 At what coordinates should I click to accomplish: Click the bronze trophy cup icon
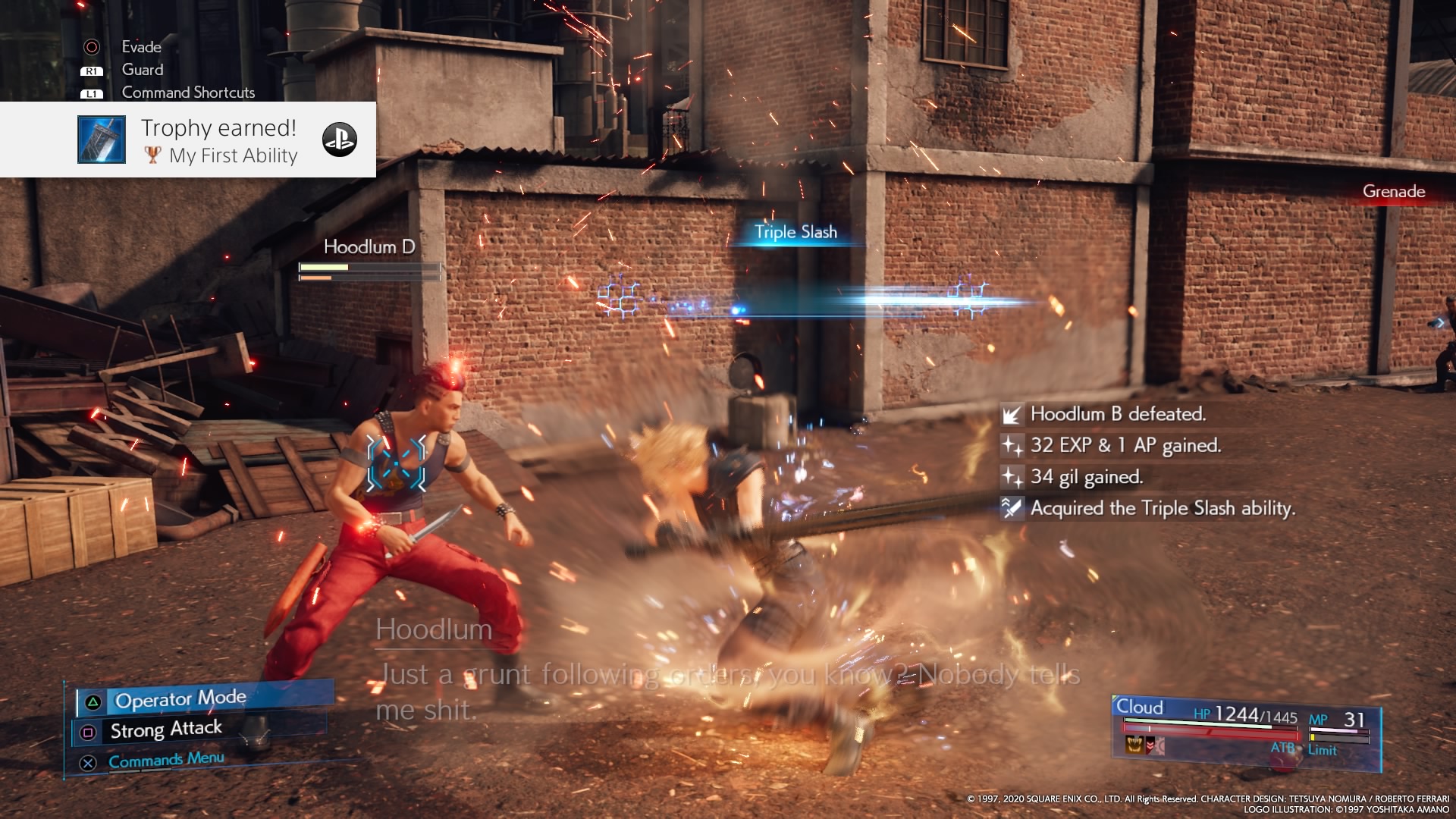pyautogui.click(x=154, y=156)
